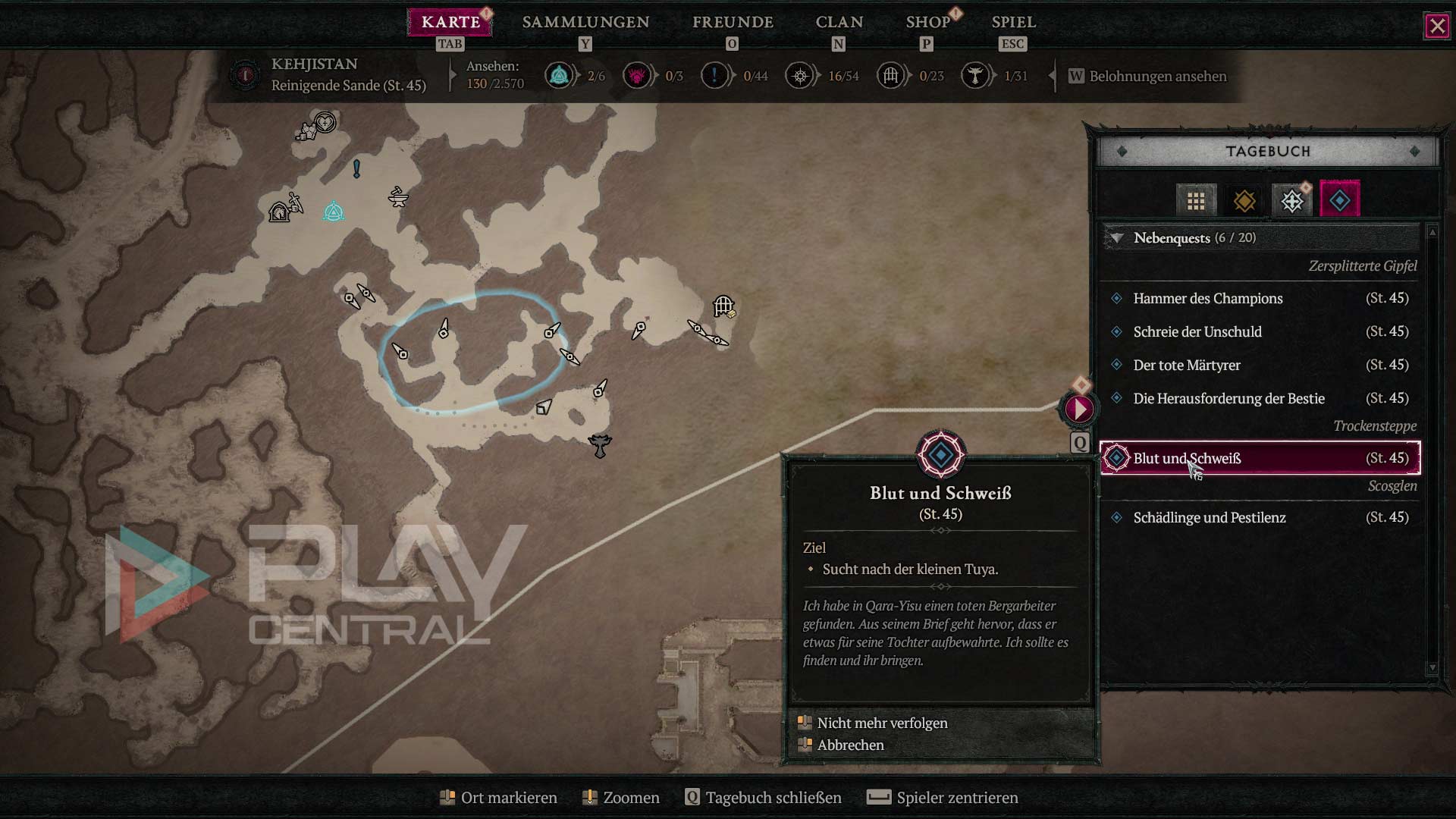The width and height of the screenshot is (1456, 819).
Task: Select the Clan tab
Action: click(839, 22)
